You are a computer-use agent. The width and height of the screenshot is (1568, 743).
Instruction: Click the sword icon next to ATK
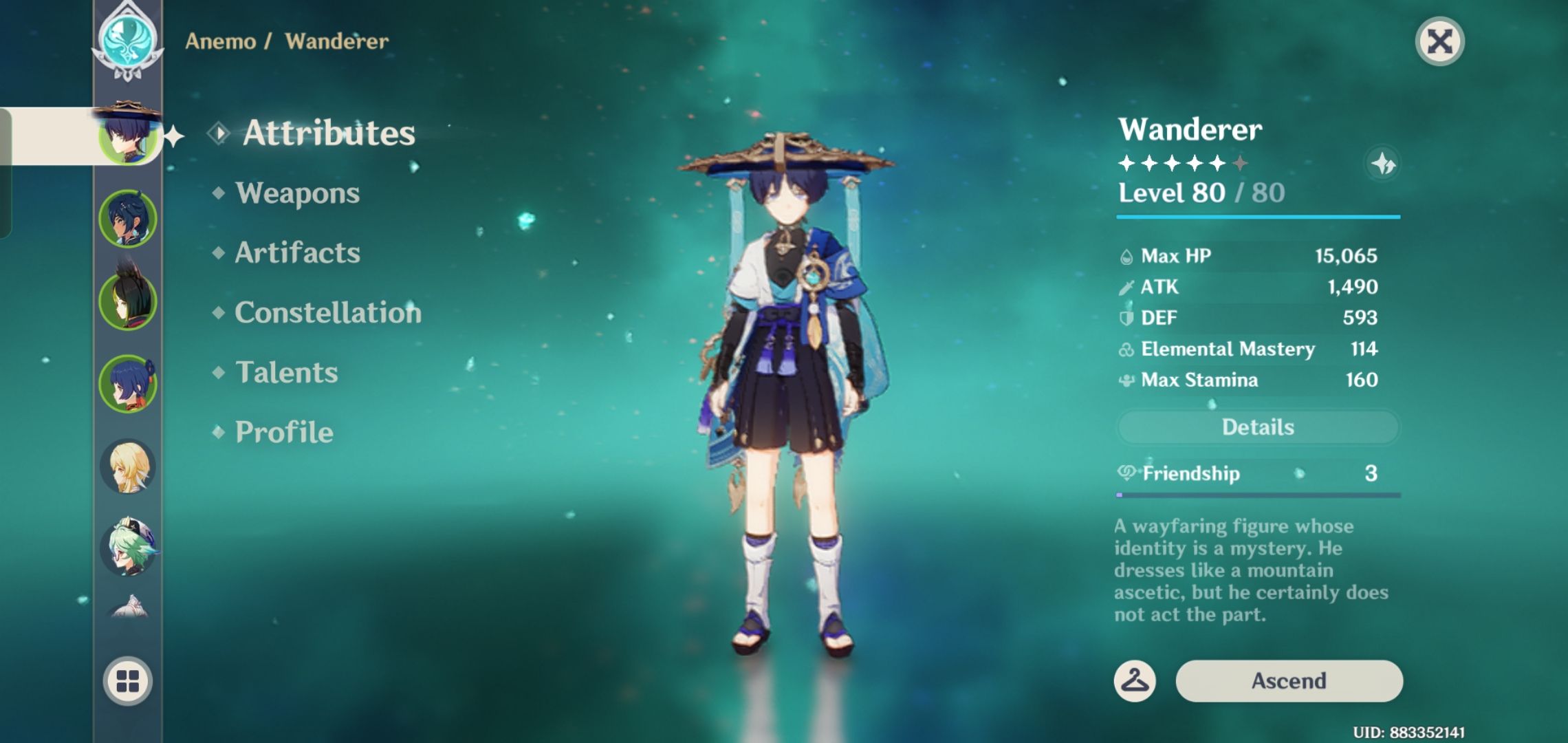tap(1128, 287)
